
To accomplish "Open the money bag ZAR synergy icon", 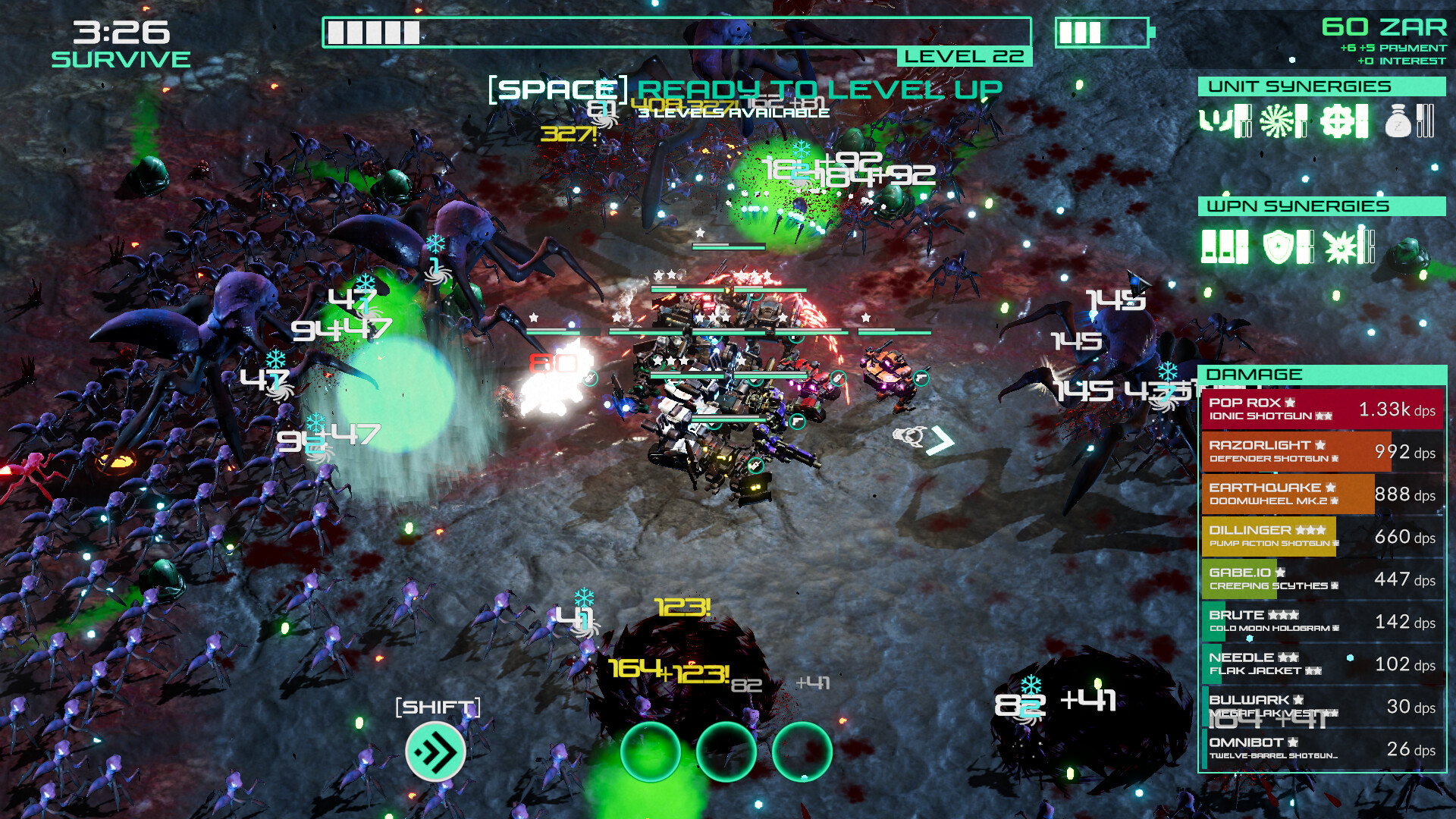I will tap(1398, 121).
